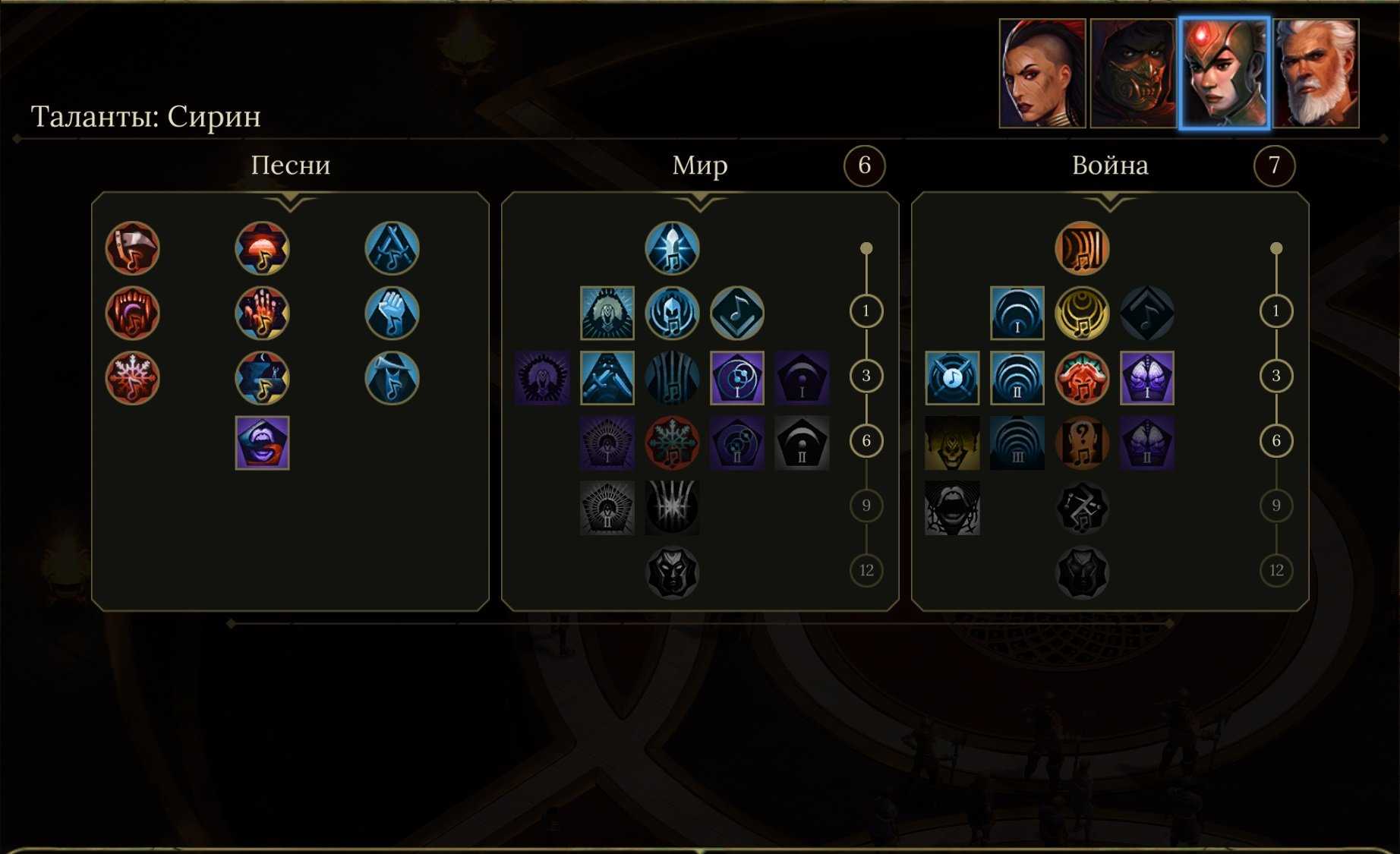This screenshot has height=854, width=1400.
Task: Click the screaming mouth talent in Война
Action: click(952, 508)
